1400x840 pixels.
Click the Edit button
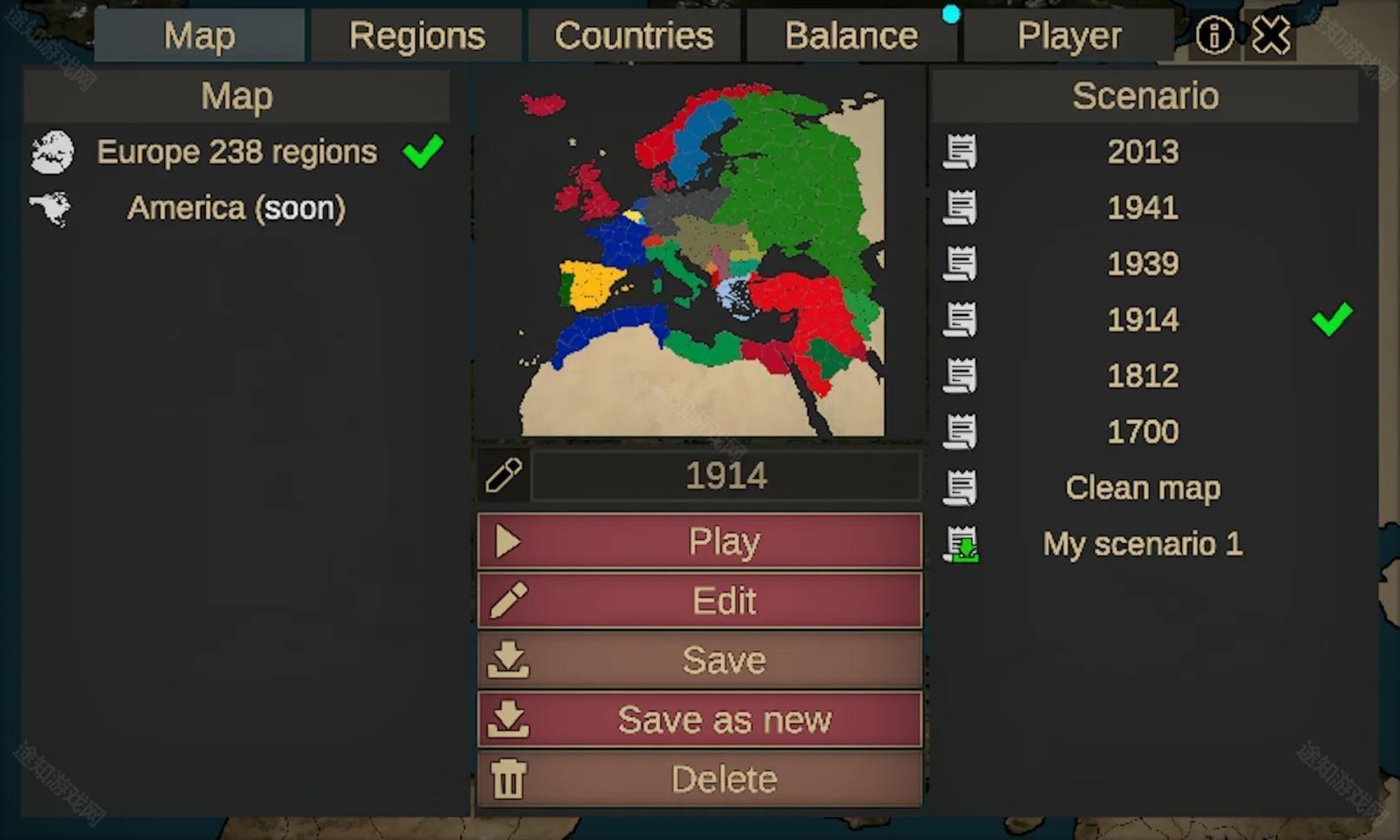point(700,600)
